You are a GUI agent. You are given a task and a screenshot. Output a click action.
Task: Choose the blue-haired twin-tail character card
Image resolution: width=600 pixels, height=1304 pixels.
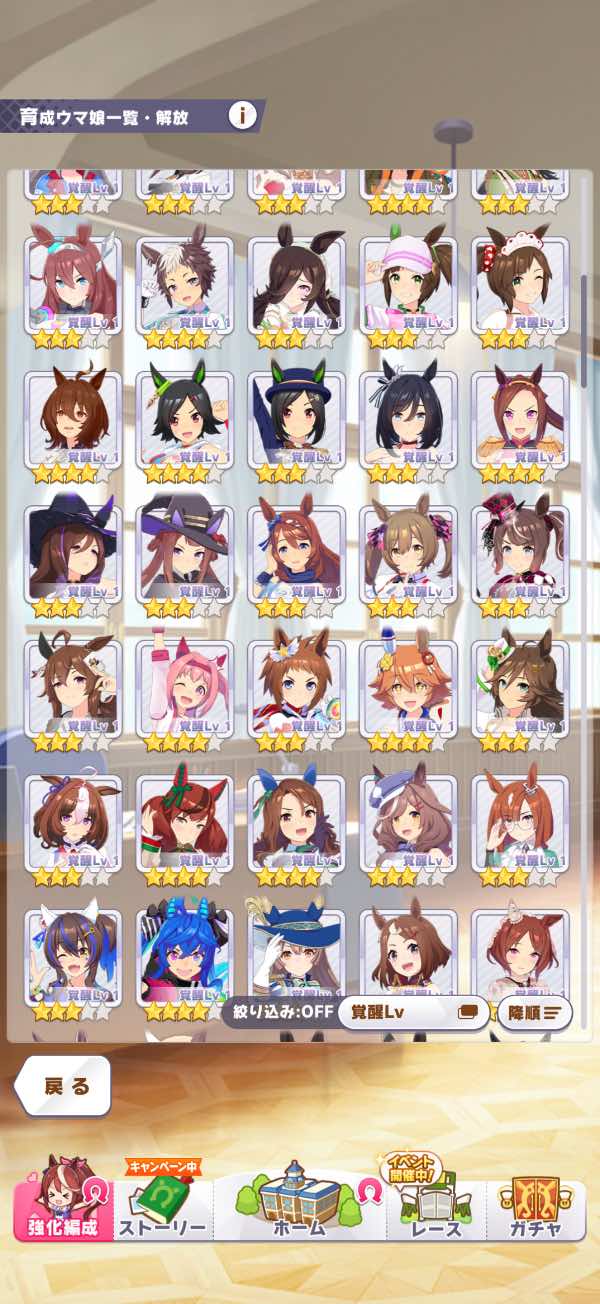[184, 953]
